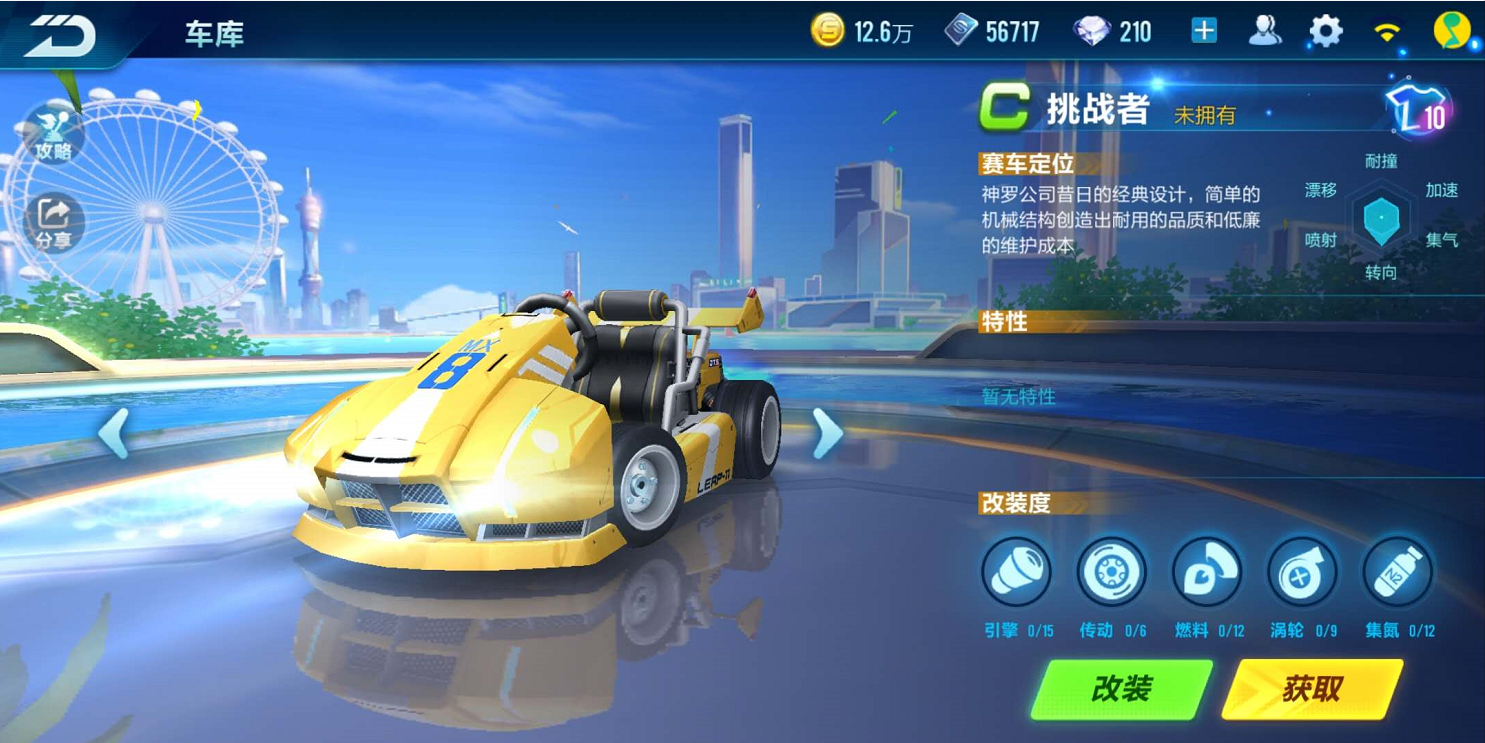View the hexagon stats radar chart
This screenshot has width=1485, height=743.
pos(1381,217)
